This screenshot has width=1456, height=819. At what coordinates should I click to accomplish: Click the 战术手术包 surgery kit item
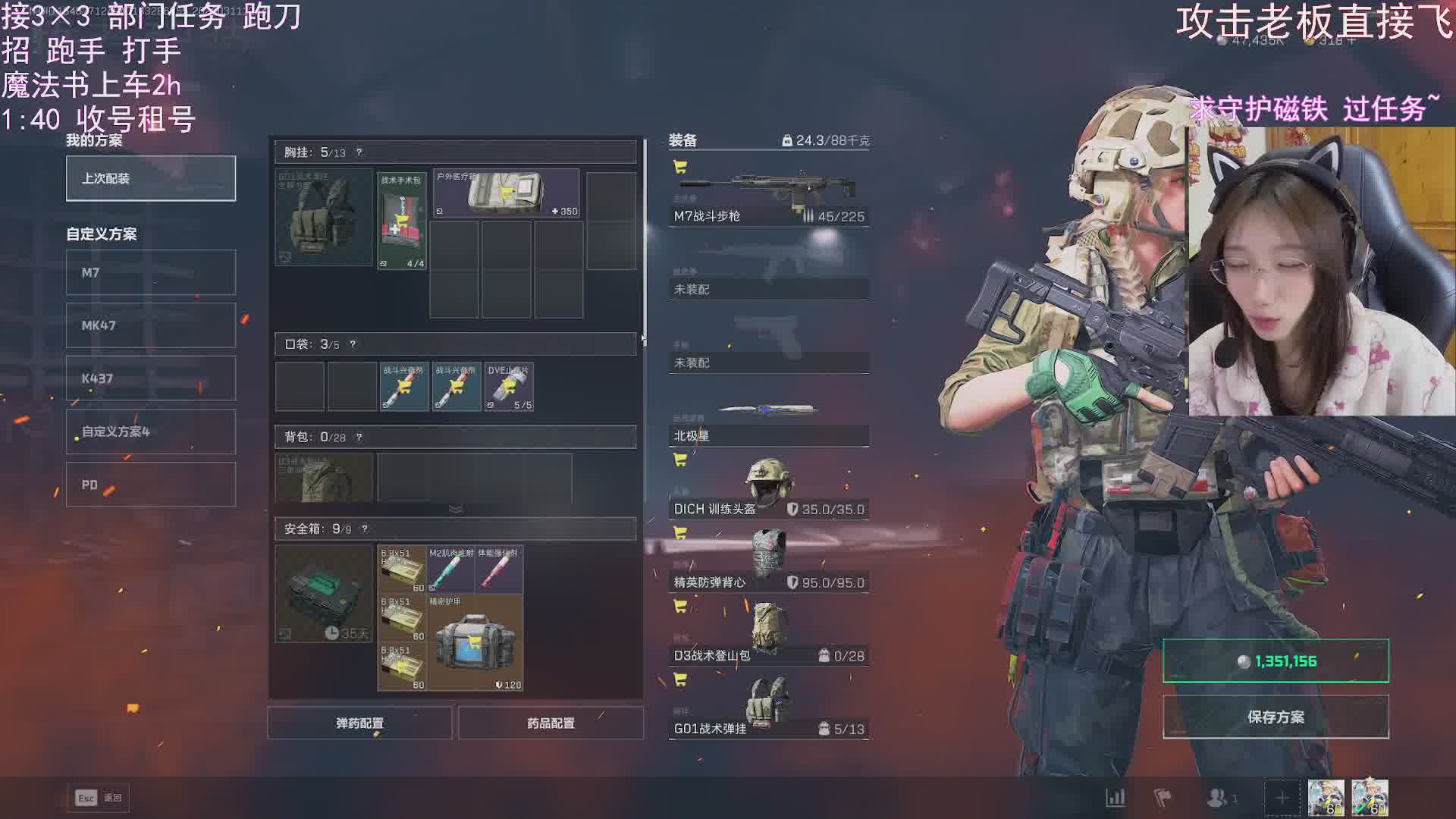click(402, 221)
